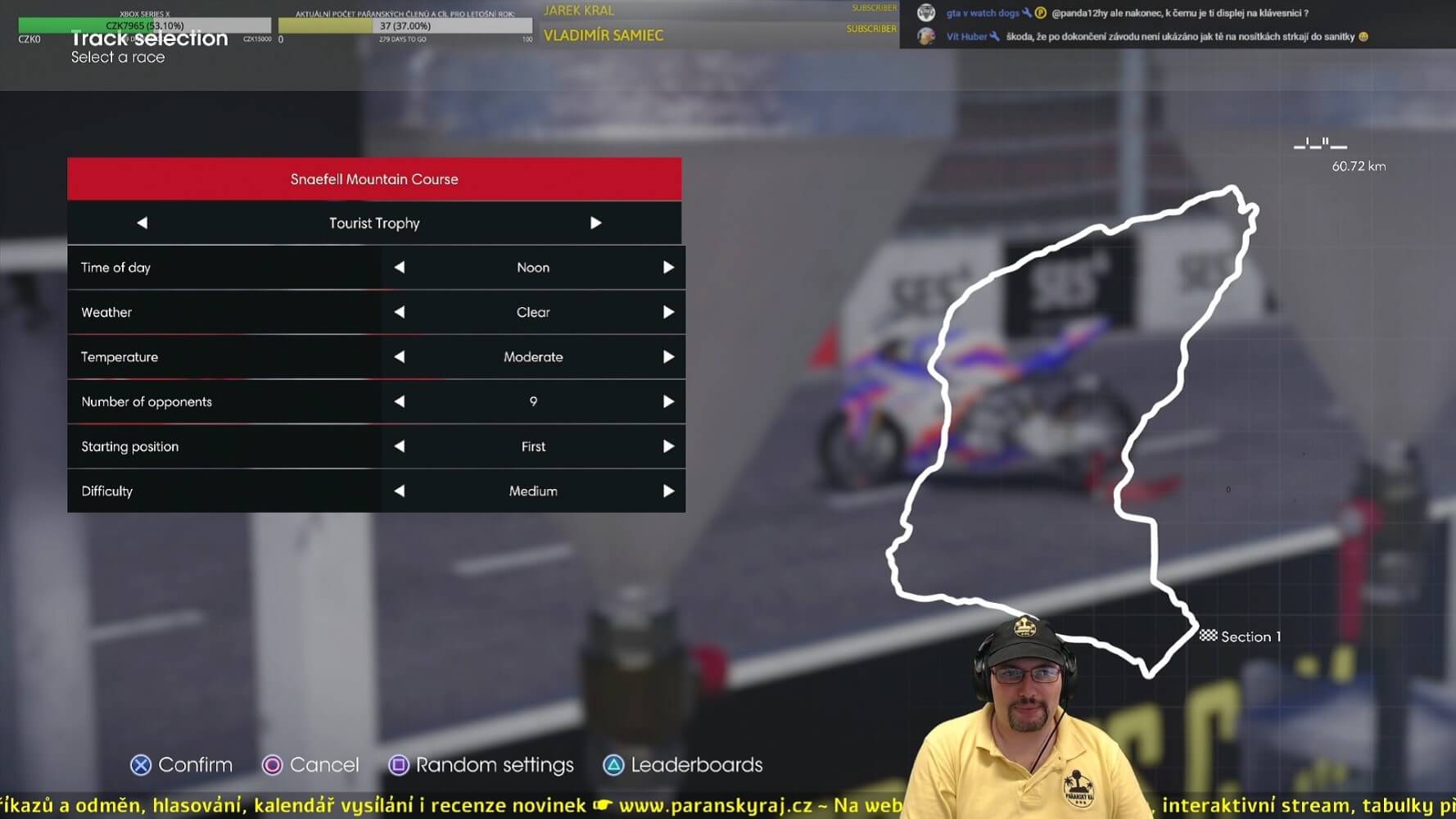
Task: Confirm the race selection
Action: click(182, 765)
